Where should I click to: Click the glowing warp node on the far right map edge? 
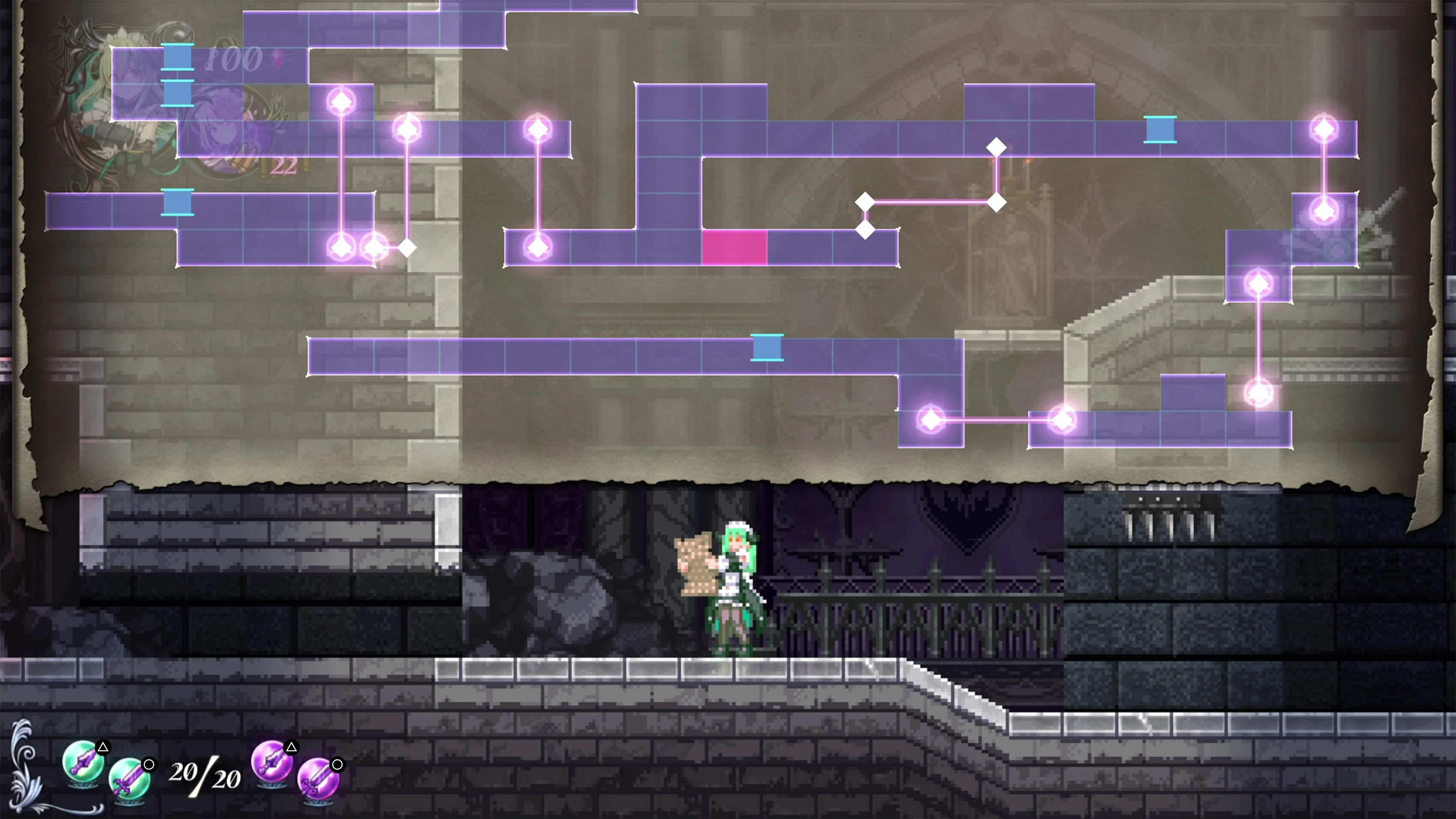(1323, 129)
